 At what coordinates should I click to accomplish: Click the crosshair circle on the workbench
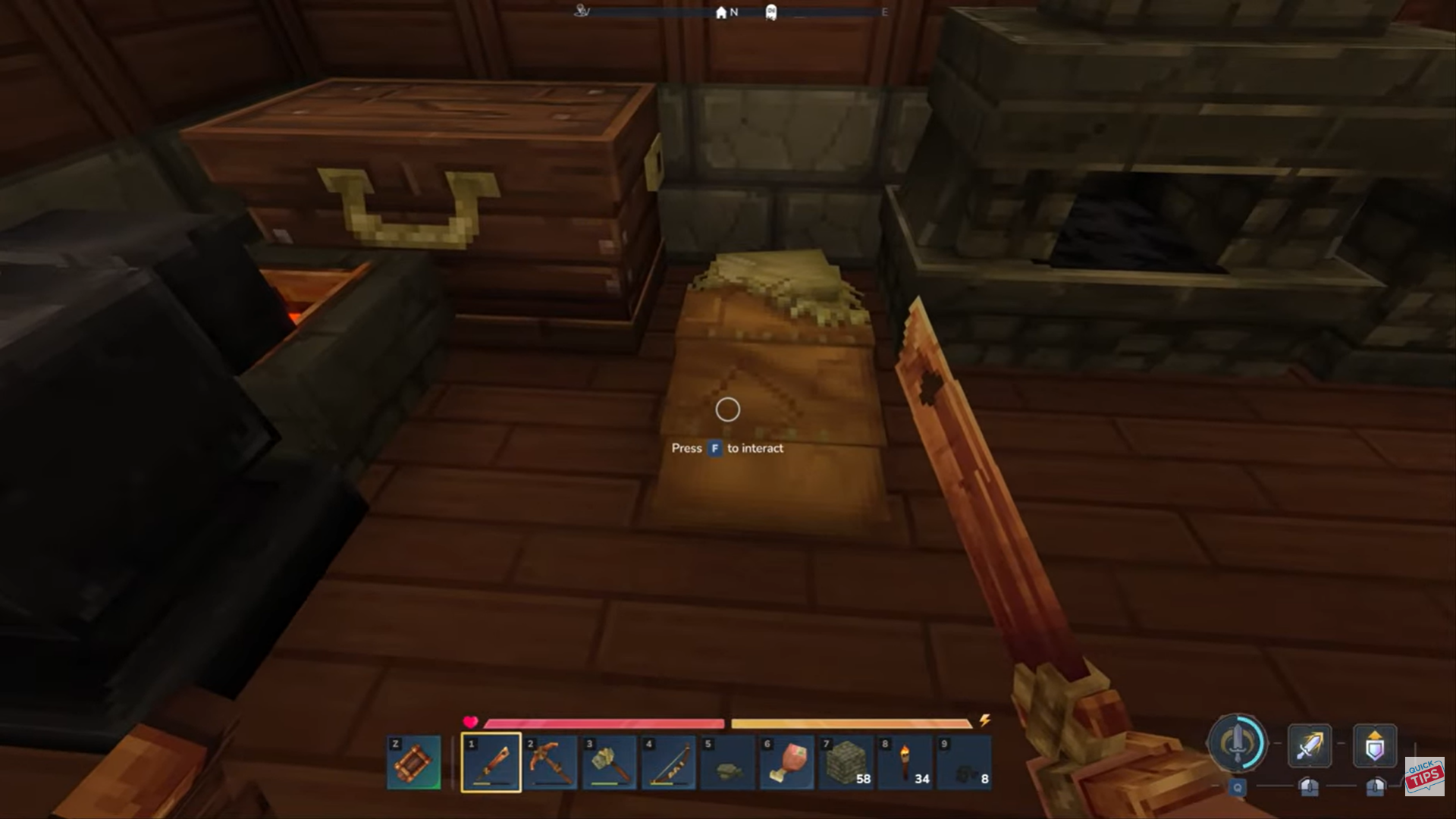727,409
